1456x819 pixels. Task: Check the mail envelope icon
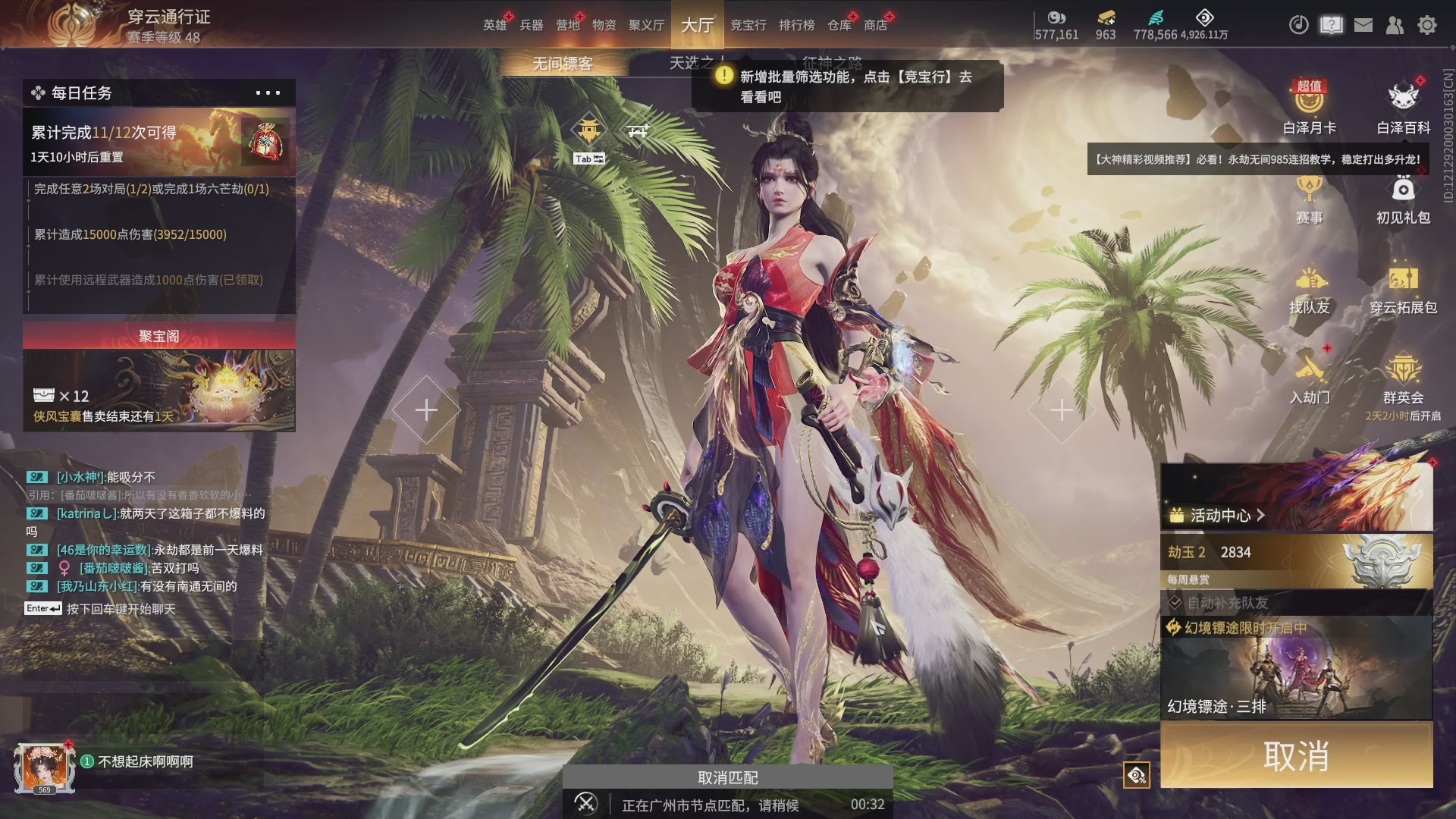click(x=1363, y=25)
